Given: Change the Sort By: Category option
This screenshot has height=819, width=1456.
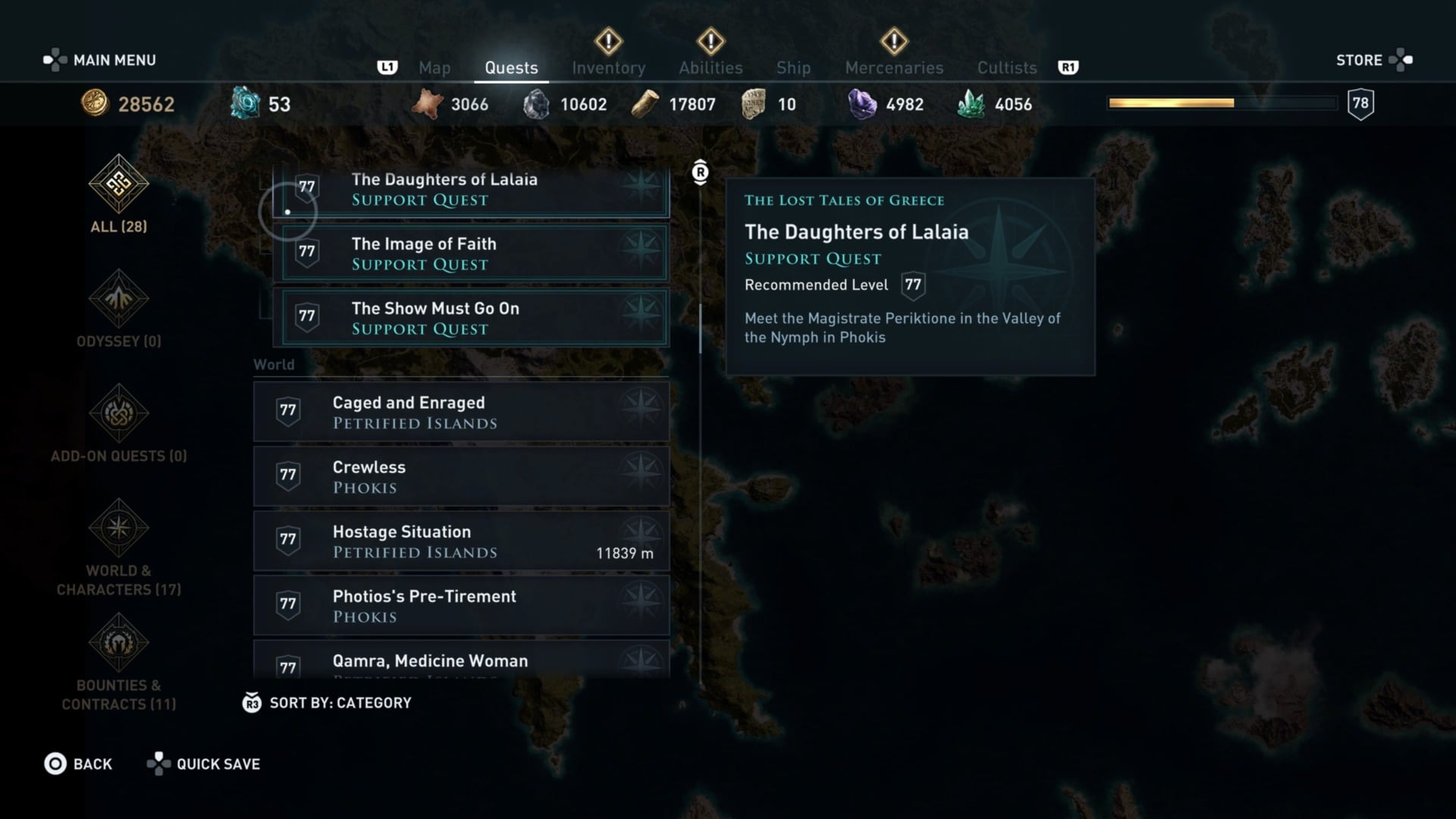Looking at the screenshot, I should click(x=327, y=703).
